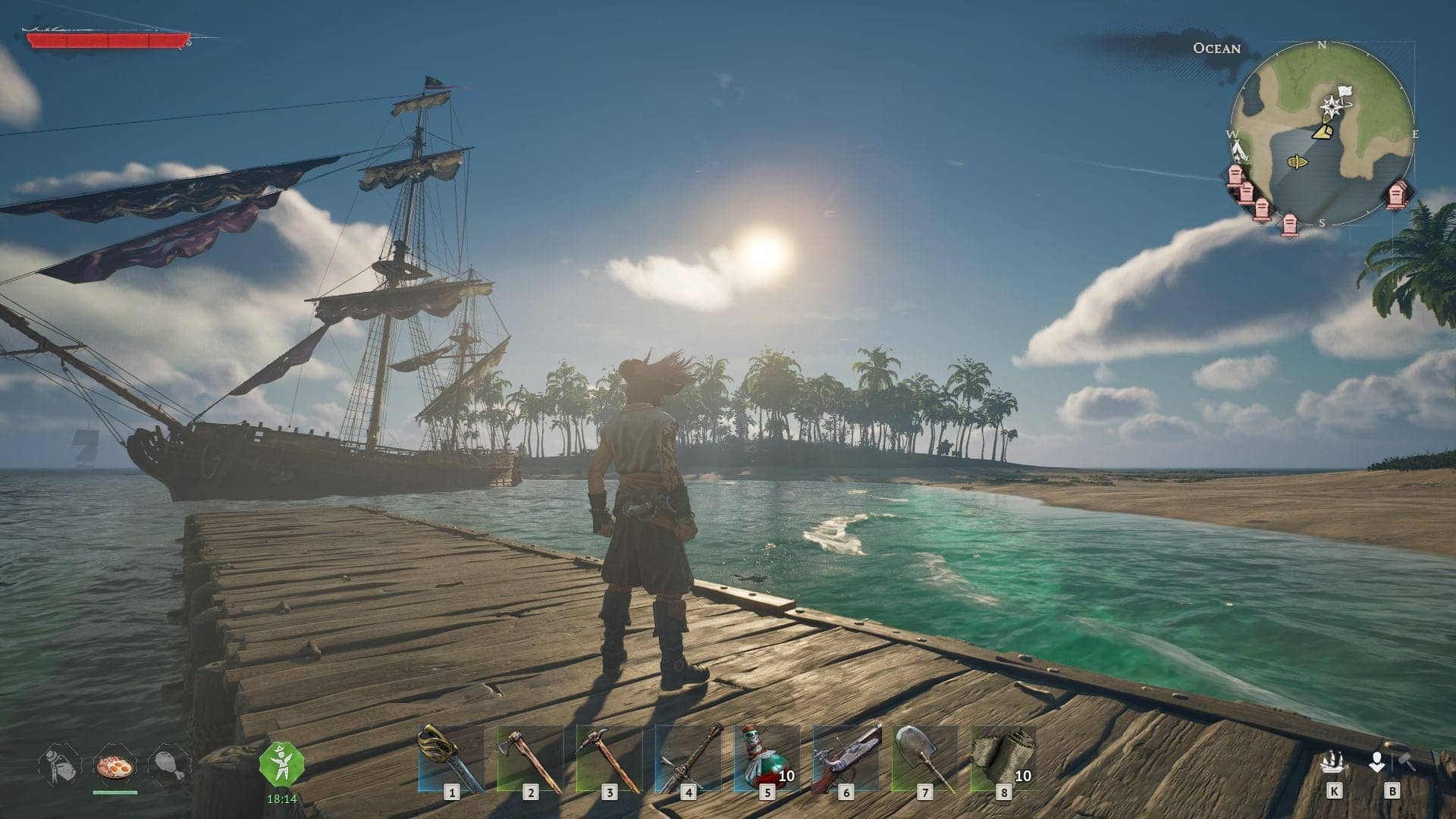
Task: Click the fried eggs food slot
Action: 115,767
